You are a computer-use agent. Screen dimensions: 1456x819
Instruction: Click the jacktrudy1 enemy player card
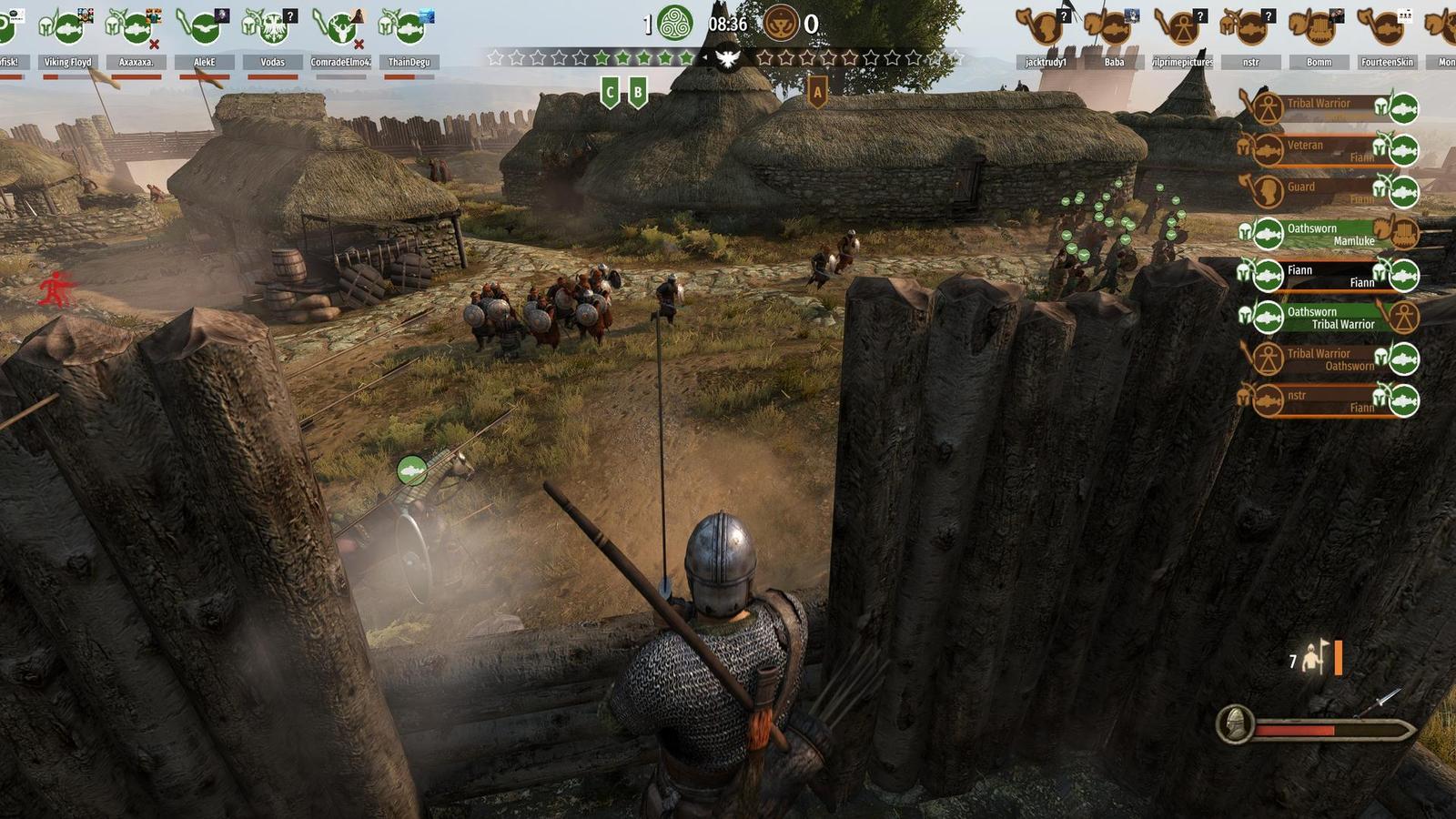1046,38
